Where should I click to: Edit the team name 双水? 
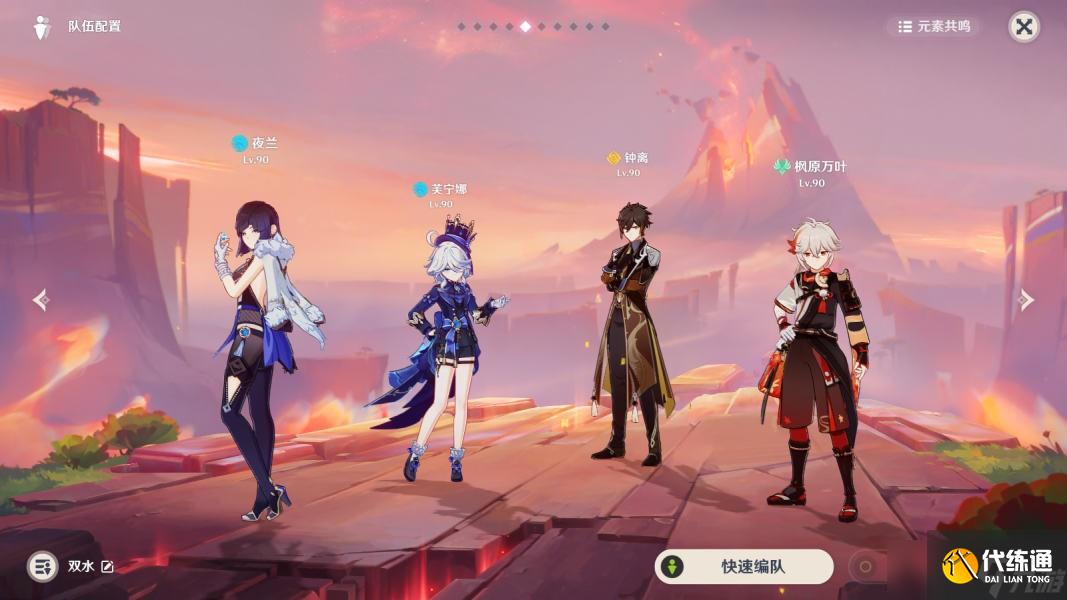pos(108,567)
